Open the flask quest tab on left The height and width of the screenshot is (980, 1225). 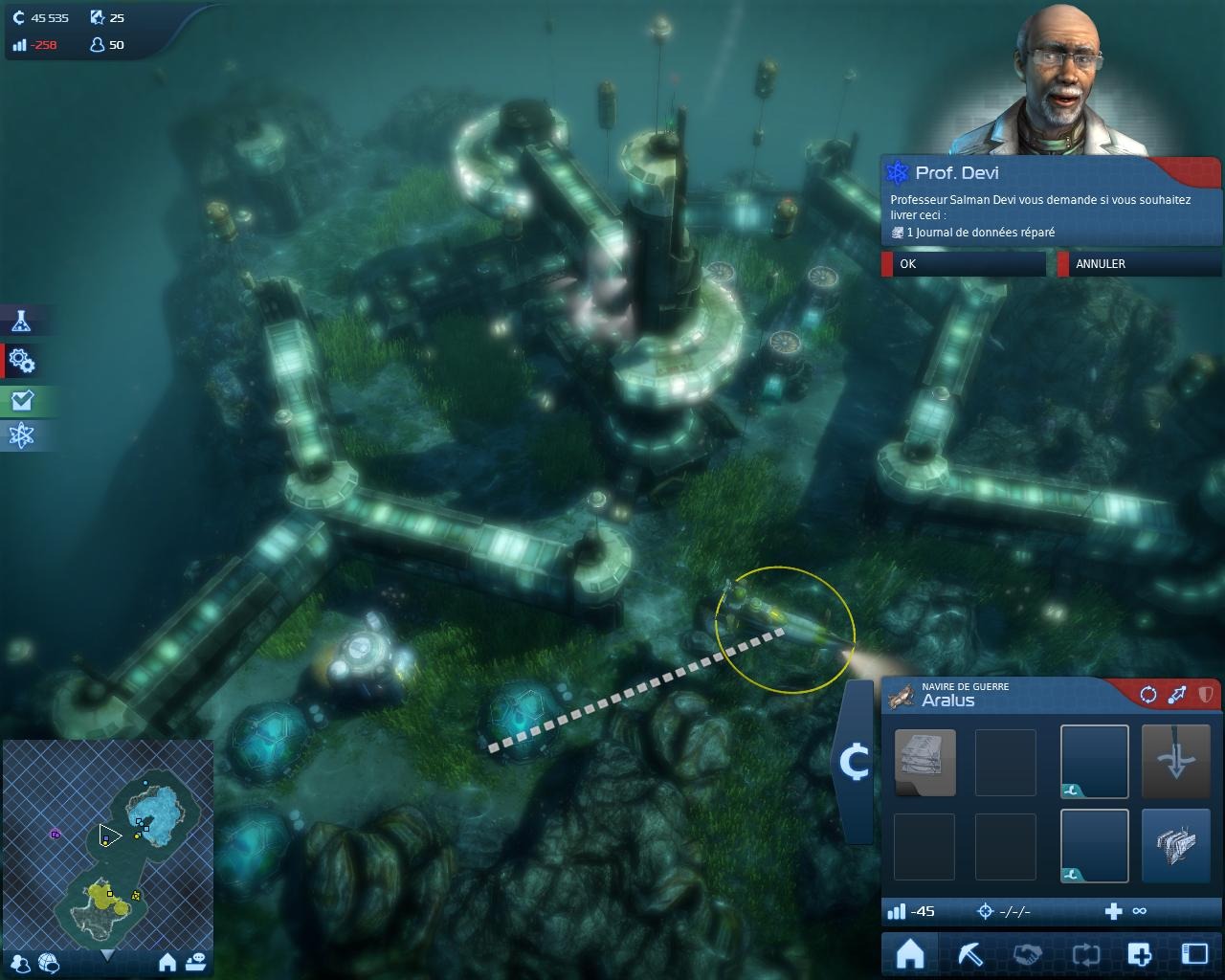pyautogui.click(x=21, y=322)
